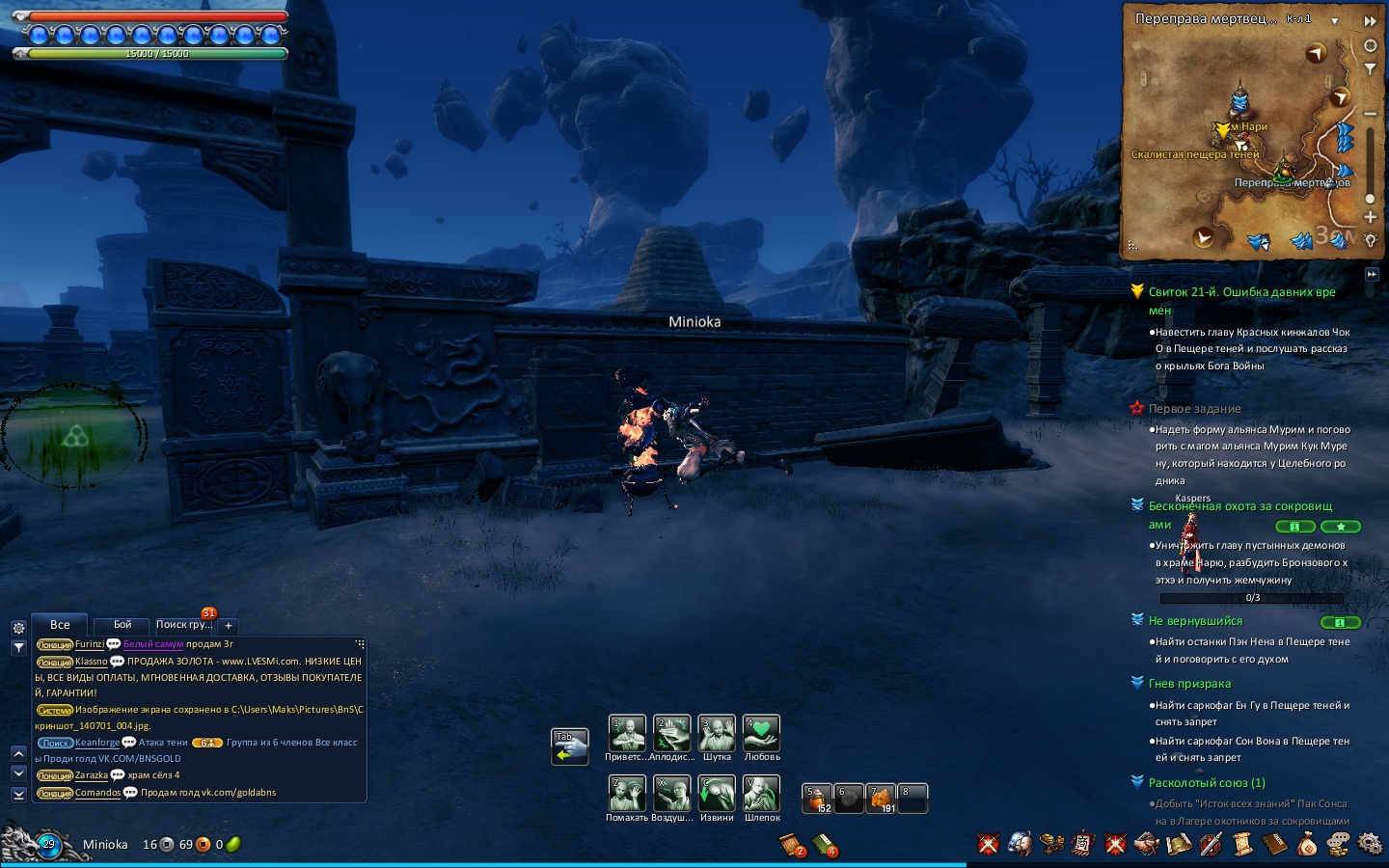The height and width of the screenshot is (868, 1389).
Task: Zoom in the minimap with plus
Action: click(1370, 217)
